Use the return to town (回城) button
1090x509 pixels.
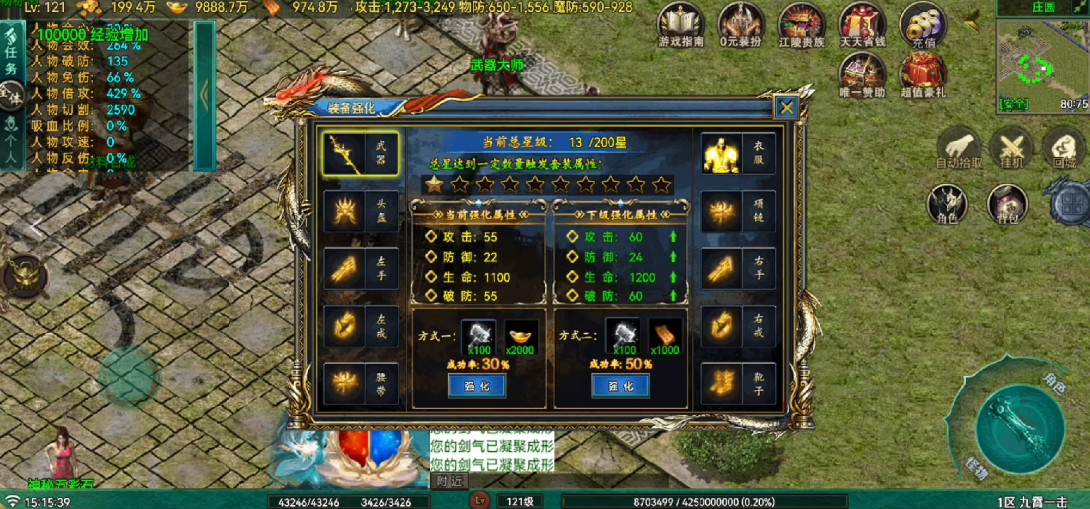1064,148
